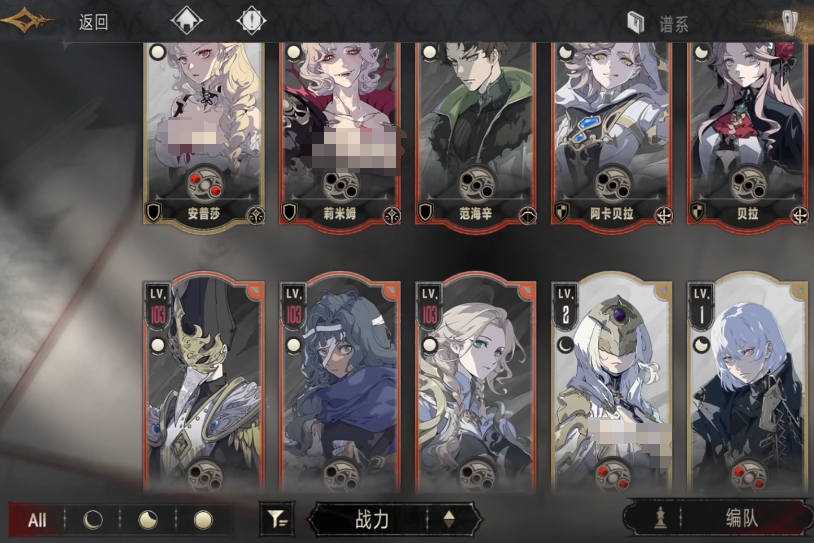Open the funnel filter options
Screen dimensions: 814x543
275,519
